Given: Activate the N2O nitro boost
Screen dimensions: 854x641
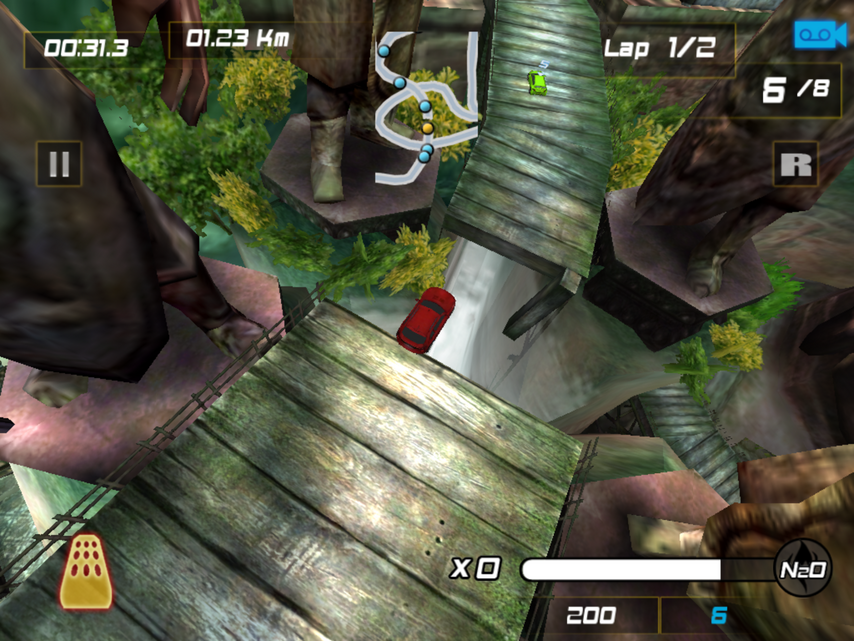Looking at the screenshot, I should tap(803, 569).
